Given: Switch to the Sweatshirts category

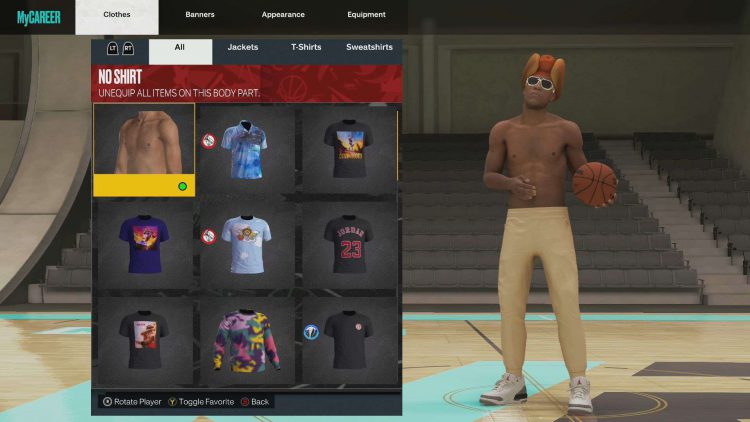Looking at the screenshot, I should [x=369, y=47].
